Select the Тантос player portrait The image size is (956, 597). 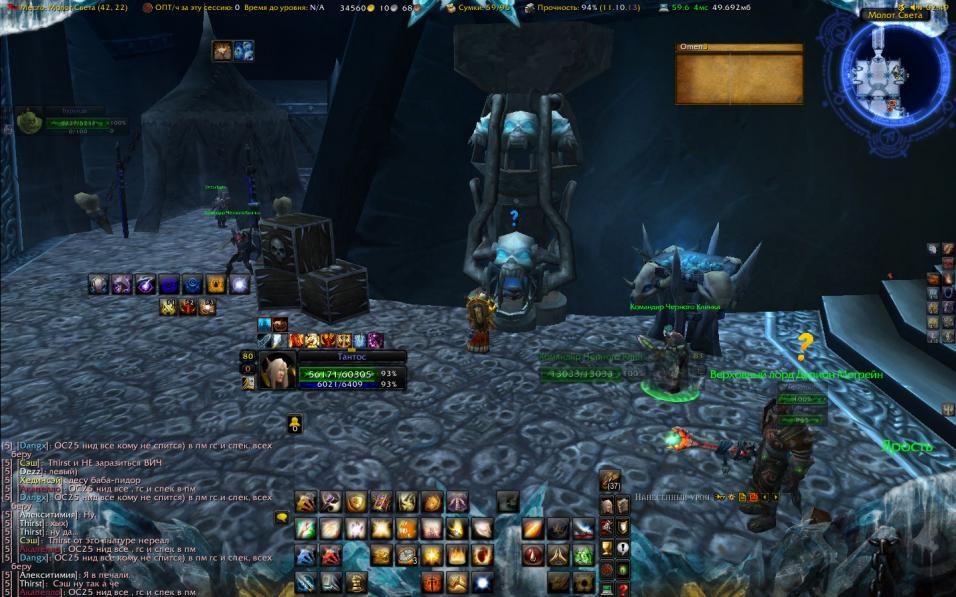[276, 371]
